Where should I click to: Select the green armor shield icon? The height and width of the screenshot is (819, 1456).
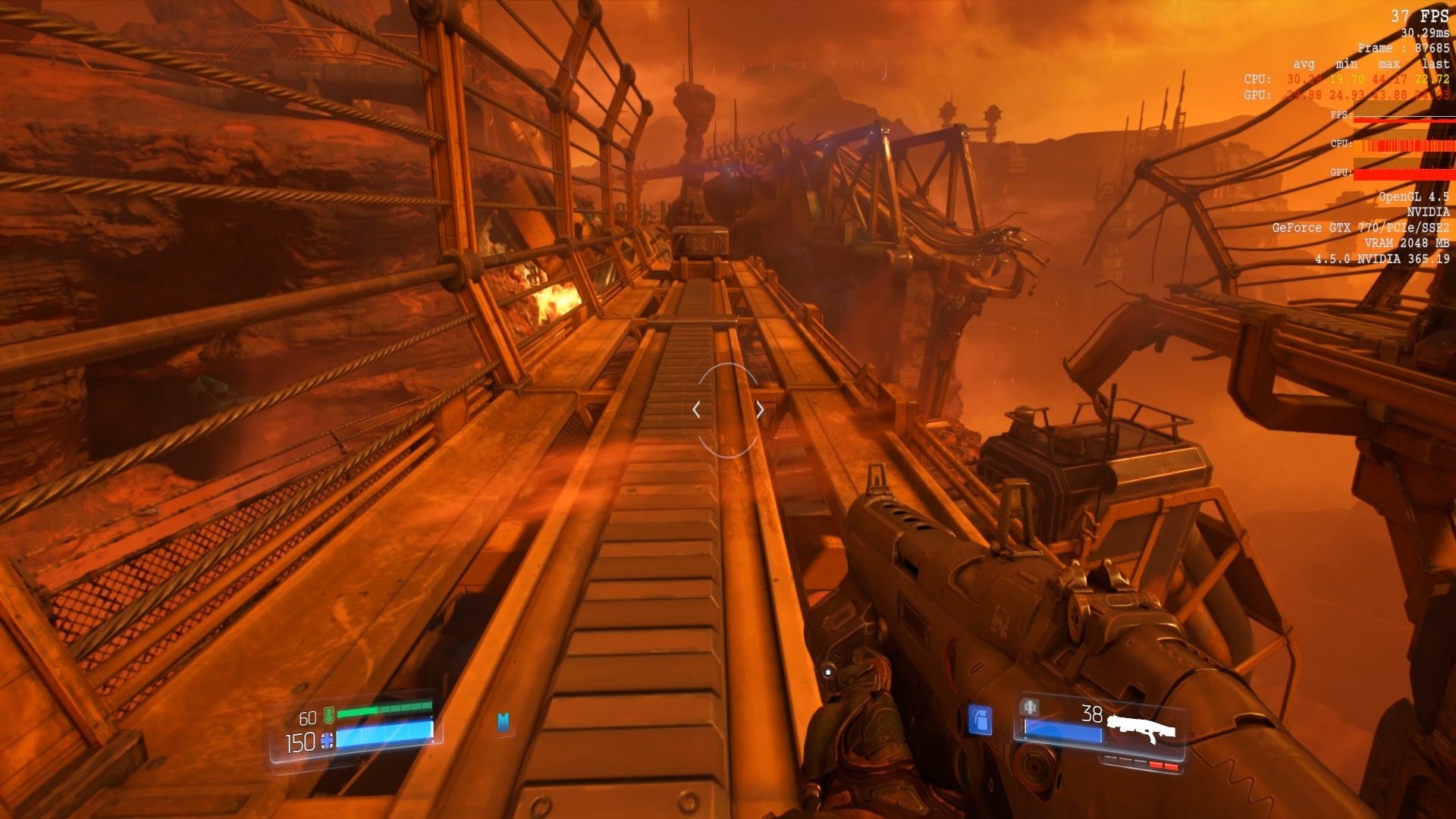330,717
